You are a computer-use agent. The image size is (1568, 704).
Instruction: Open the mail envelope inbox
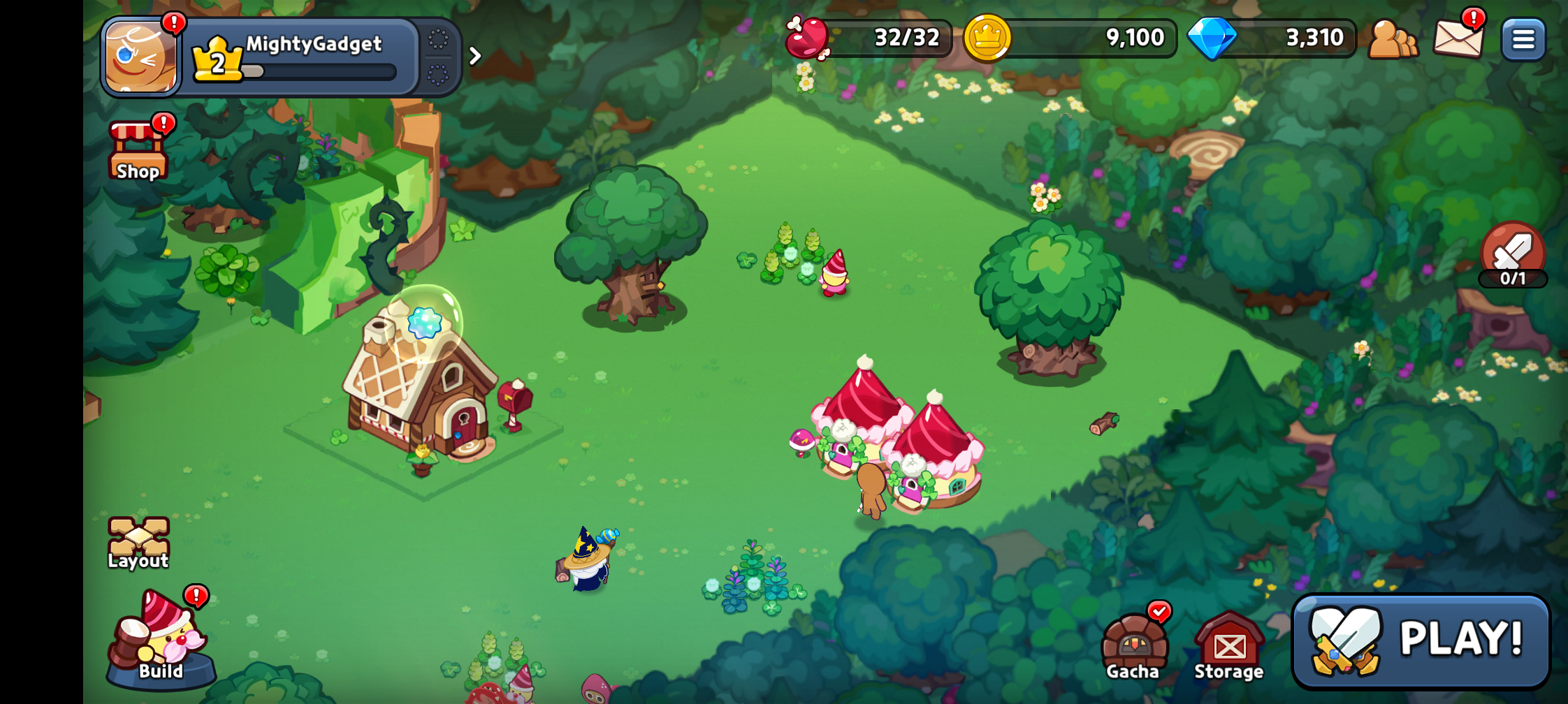(x=1458, y=38)
